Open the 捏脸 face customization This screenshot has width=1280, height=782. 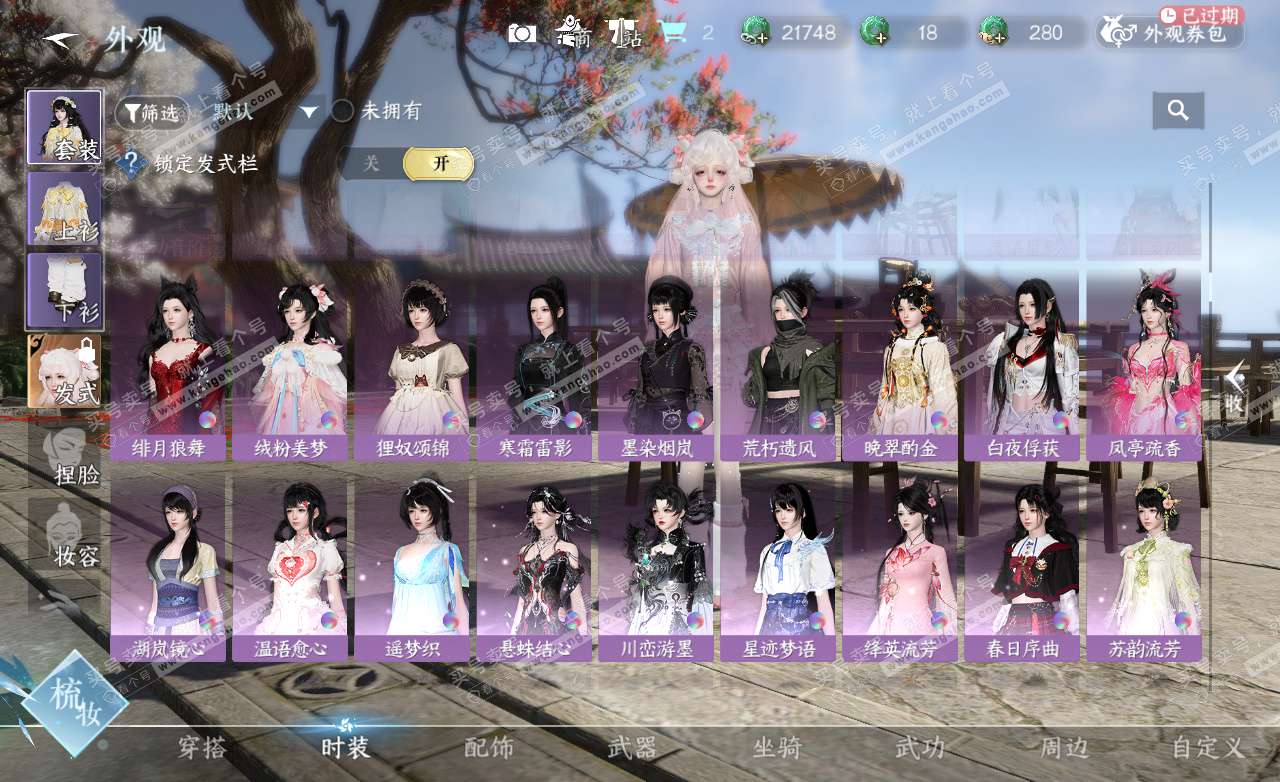[x=66, y=453]
